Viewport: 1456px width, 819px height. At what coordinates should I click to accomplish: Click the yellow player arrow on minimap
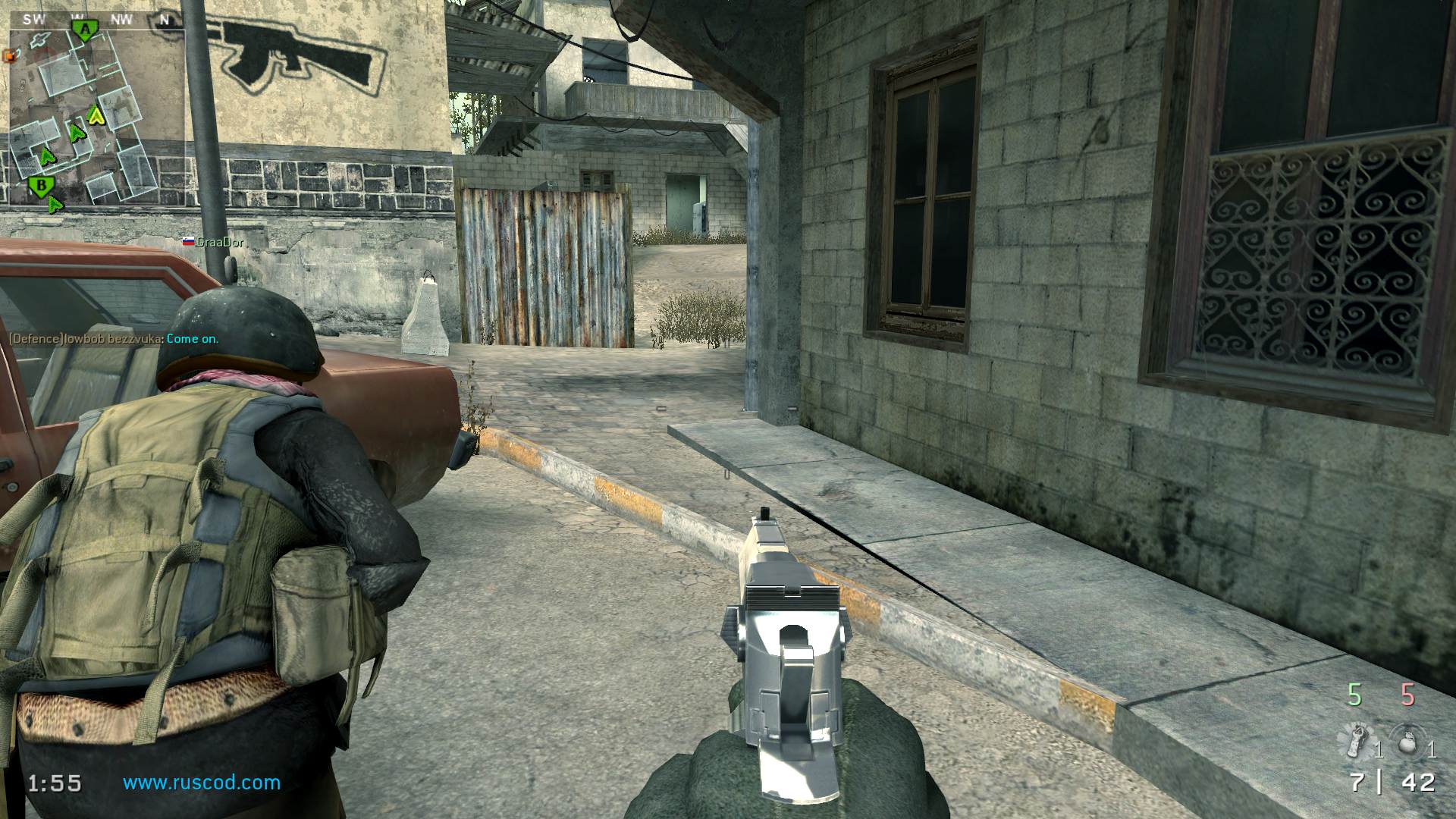pos(96,115)
